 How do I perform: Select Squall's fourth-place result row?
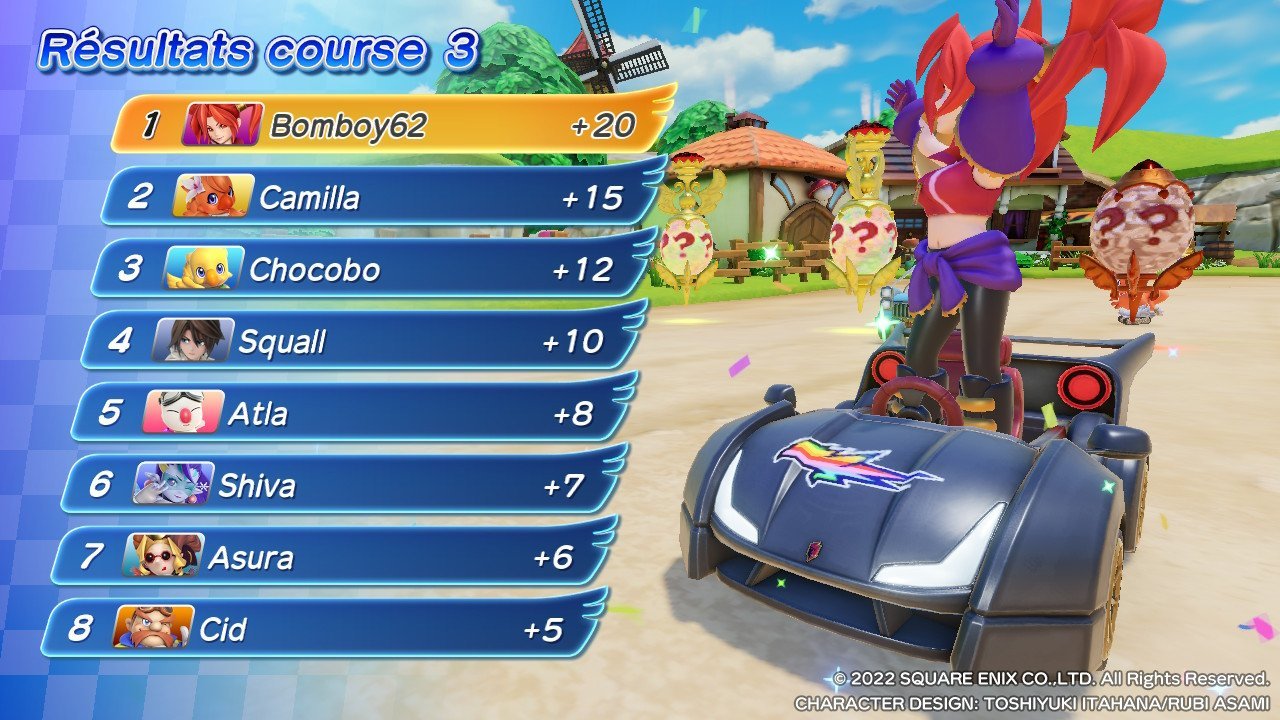(360, 342)
